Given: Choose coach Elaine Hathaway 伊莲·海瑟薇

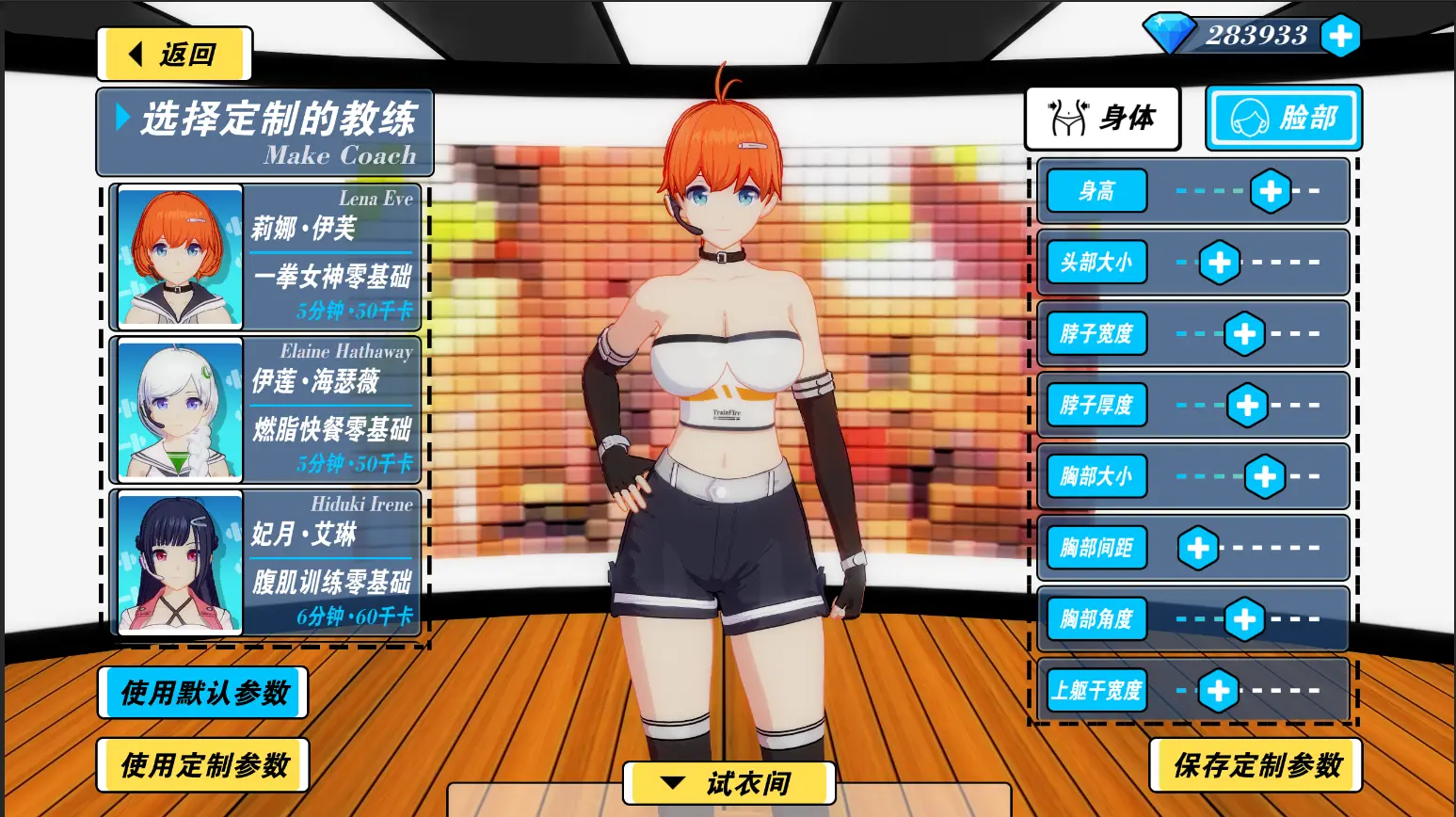Looking at the screenshot, I should point(265,409).
